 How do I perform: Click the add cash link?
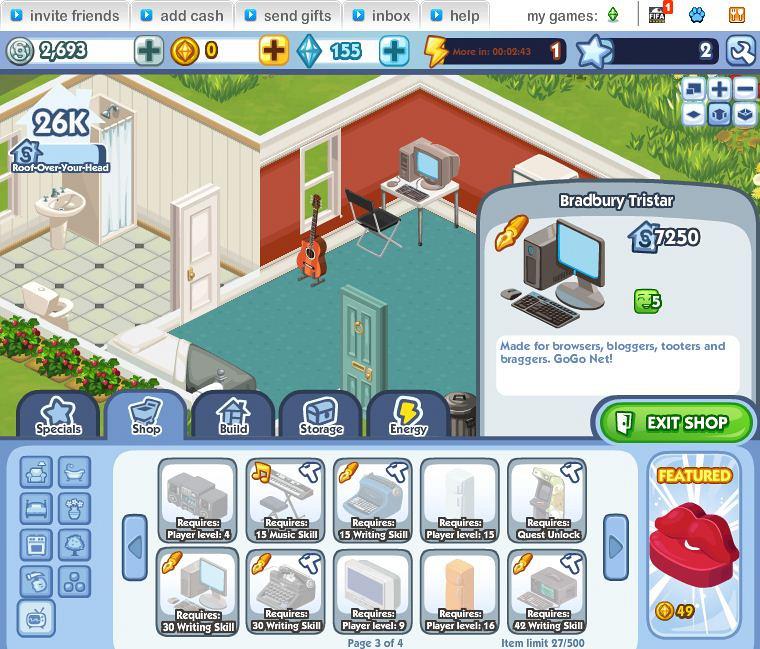click(181, 16)
